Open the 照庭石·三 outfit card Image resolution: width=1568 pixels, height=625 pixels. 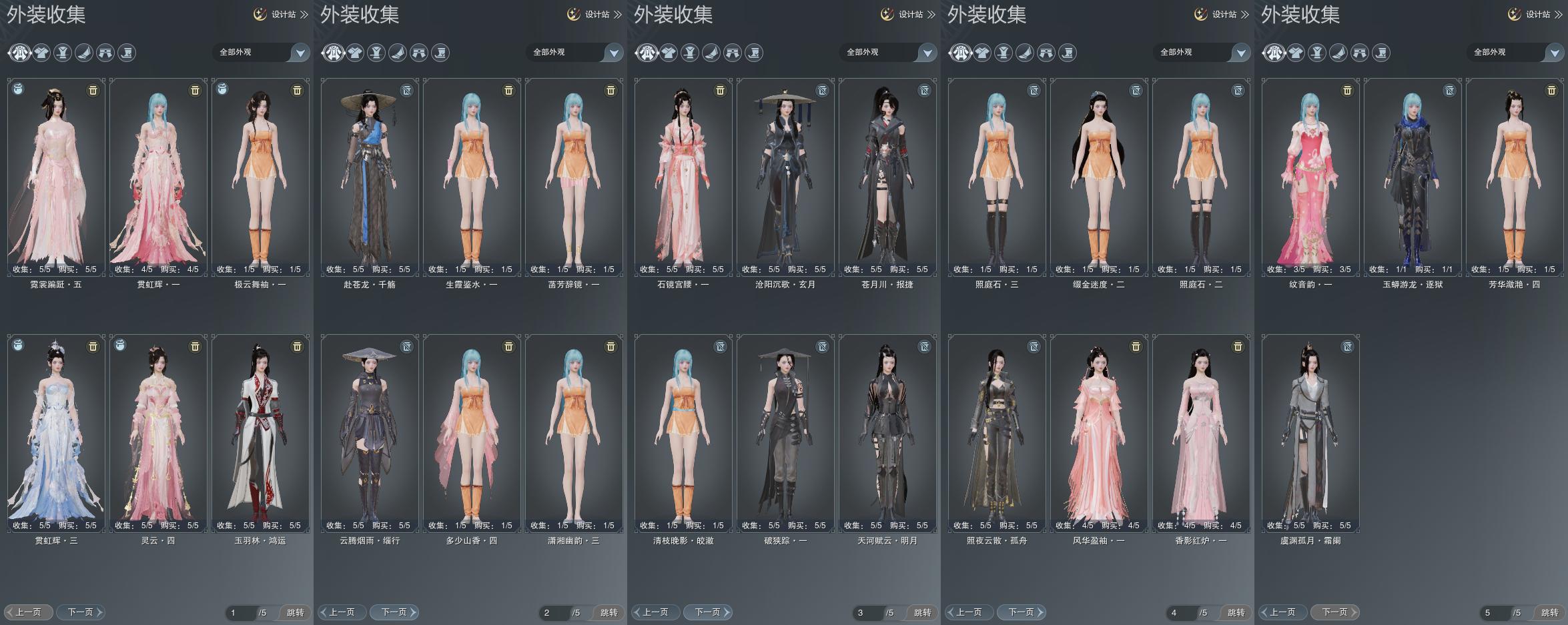point(997,177)
